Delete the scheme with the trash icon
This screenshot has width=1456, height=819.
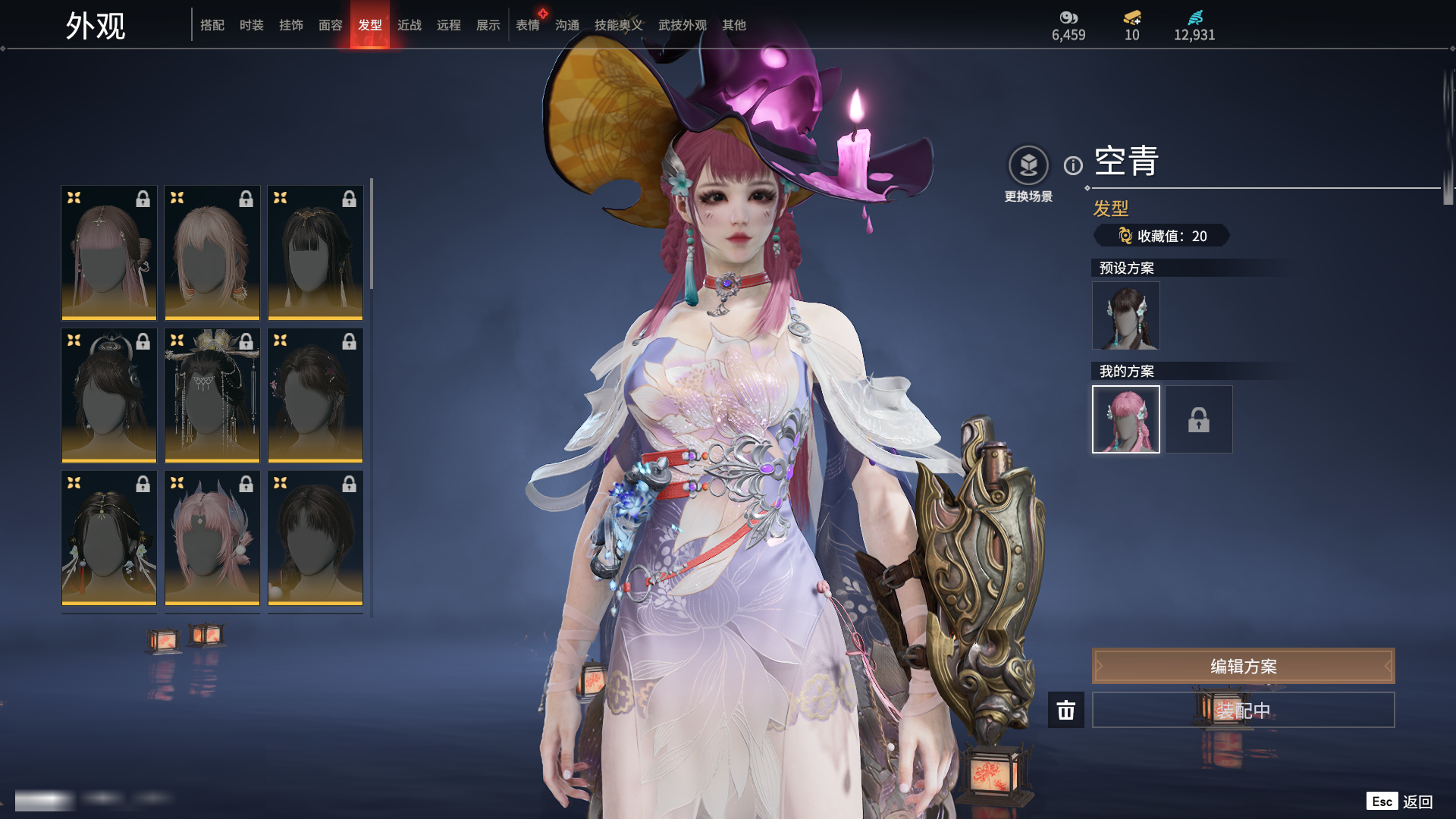pyautogui.click(x=1066, y=710)
